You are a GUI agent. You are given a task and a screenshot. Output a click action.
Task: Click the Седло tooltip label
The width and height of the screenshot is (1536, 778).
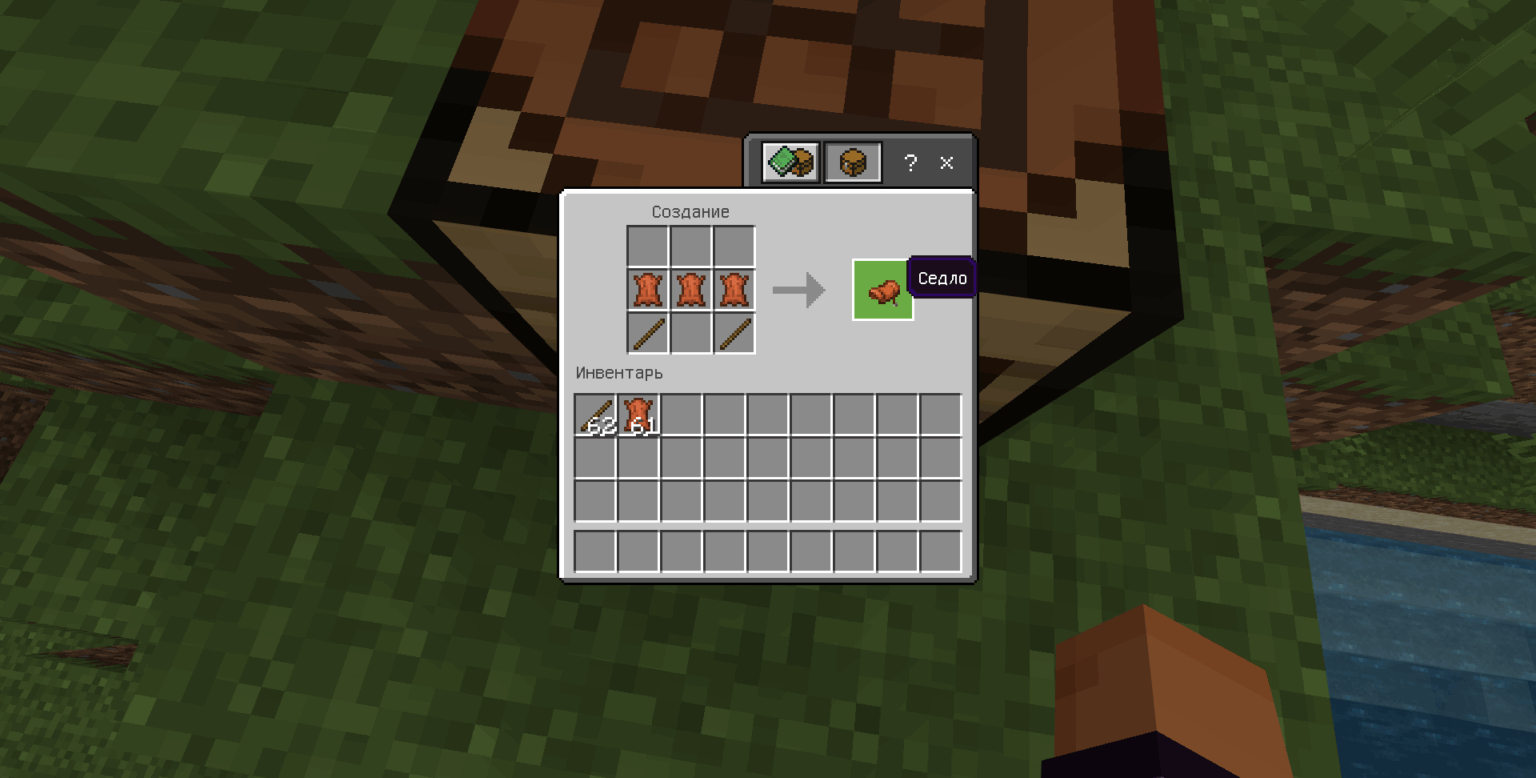pos(941,278)
